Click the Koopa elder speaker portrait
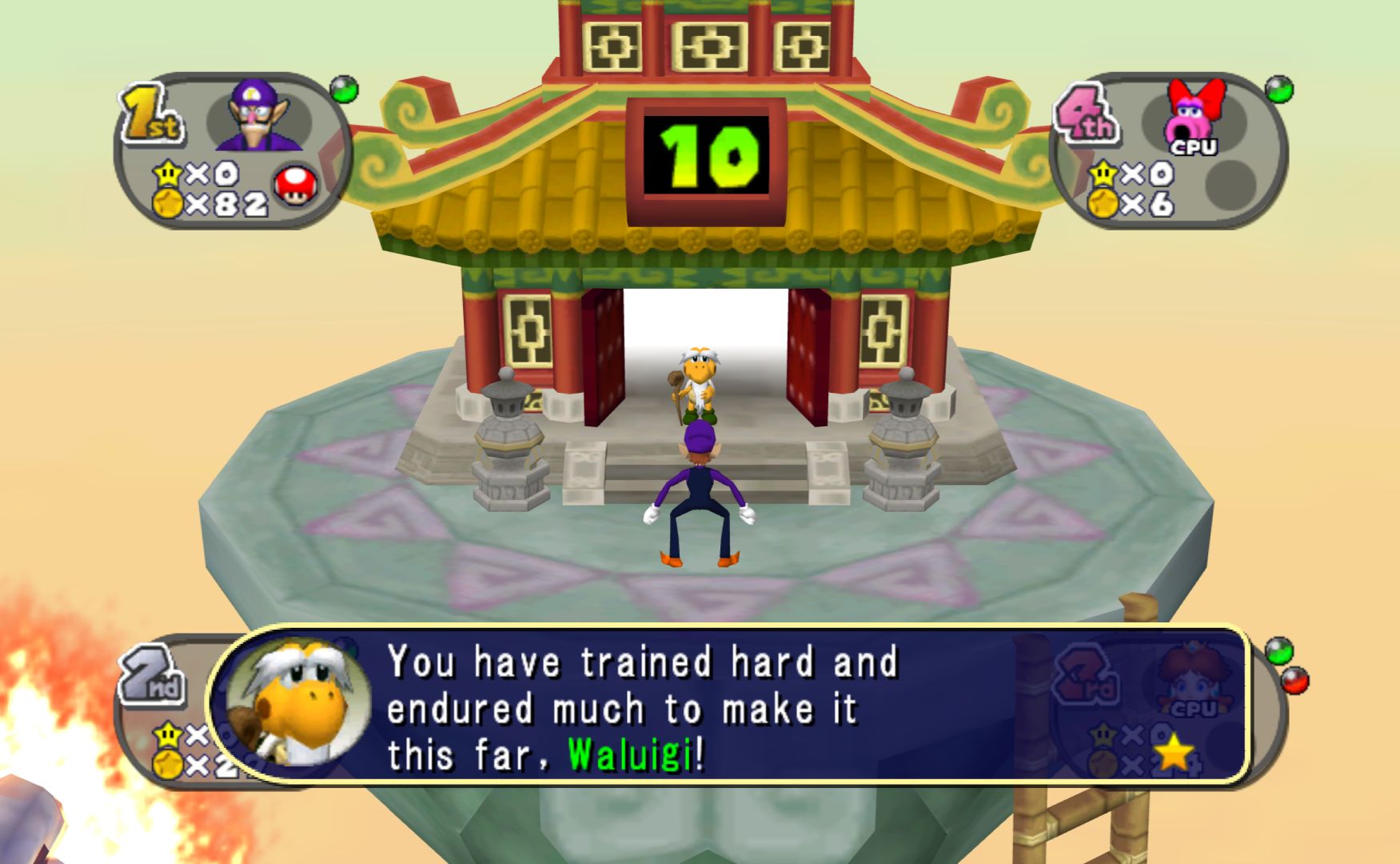Screen dimensions: 1400x864 (x=297, y=704)
